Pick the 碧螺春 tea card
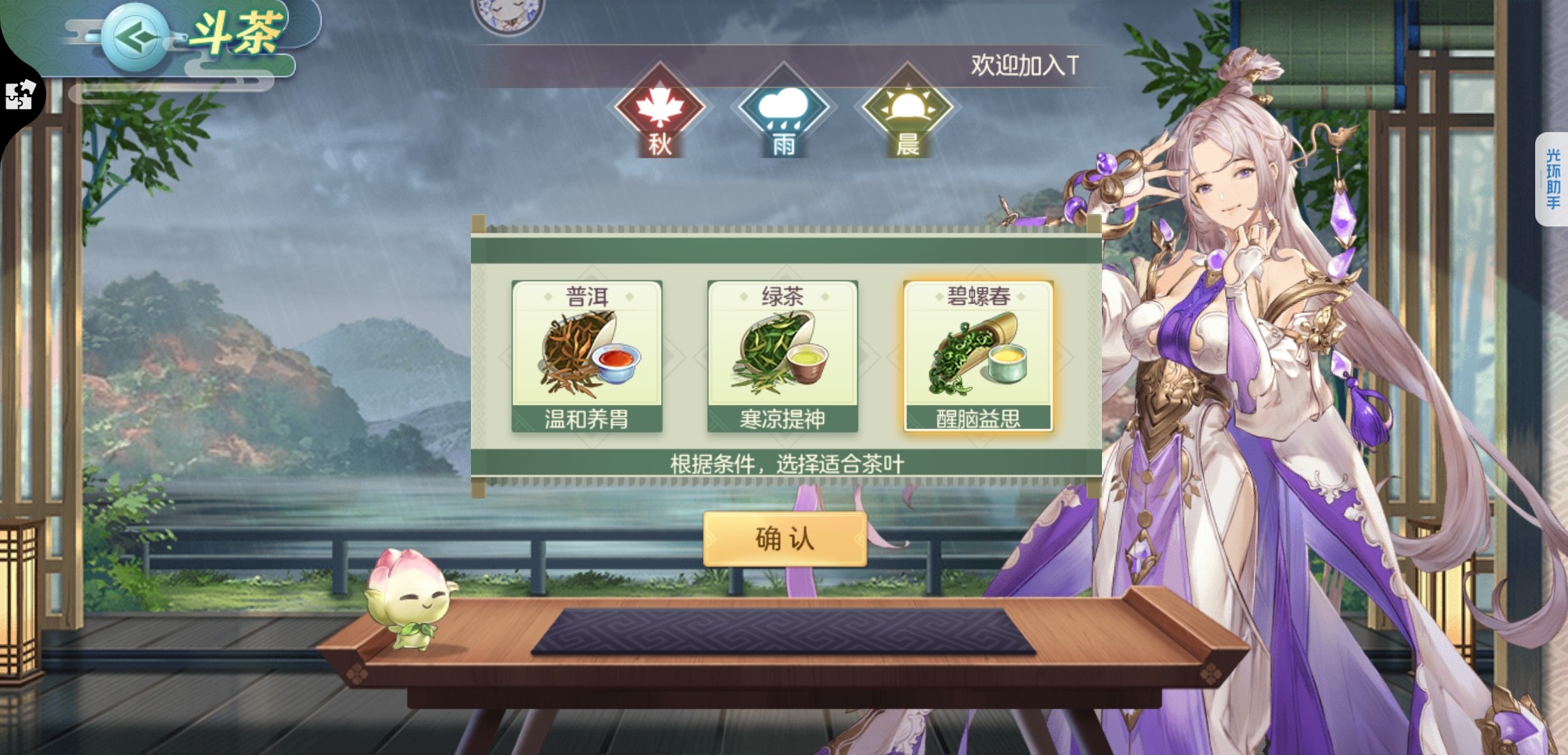This screenshot has width=1568, height=755. point(978,357)
